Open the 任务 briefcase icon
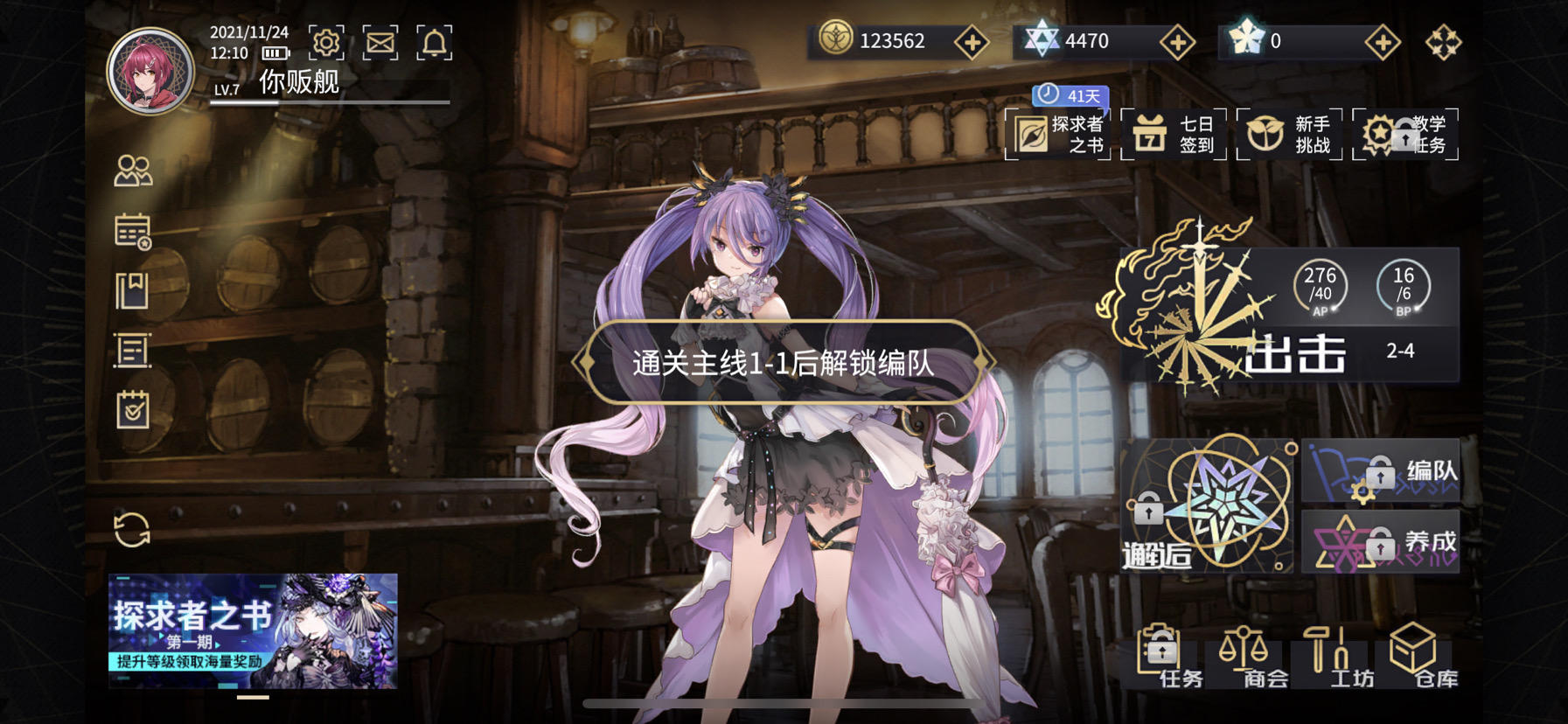1568x724 pixels. point(1160,657)
